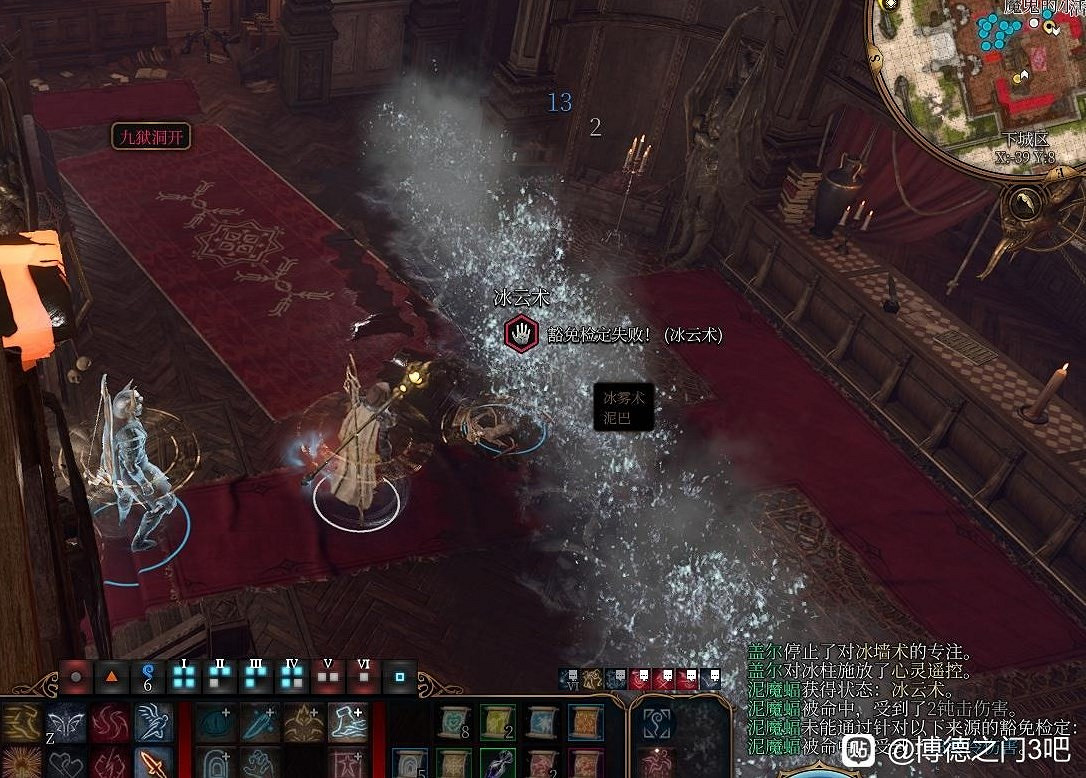Viewport: 1086px width, 778px height.
Task: Select the orange triangle bonus action filter
Action: pyautogui.click(x=112, y=677)
